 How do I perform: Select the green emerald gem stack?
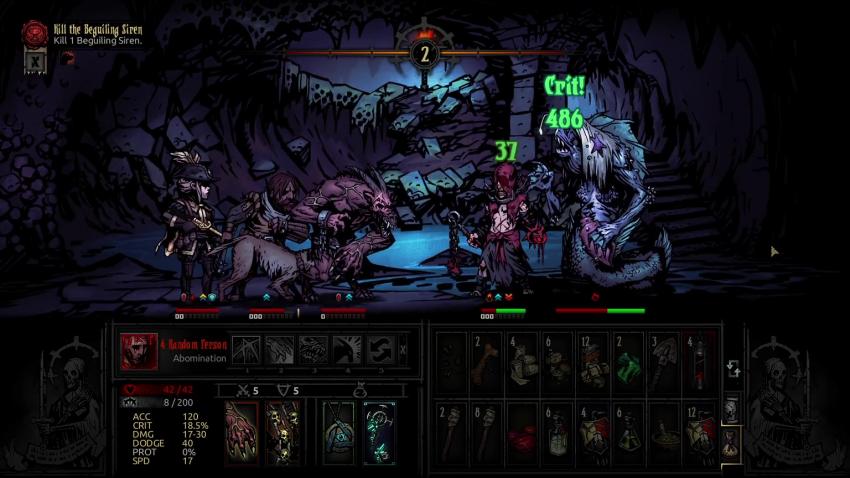[x=628, y=361]
